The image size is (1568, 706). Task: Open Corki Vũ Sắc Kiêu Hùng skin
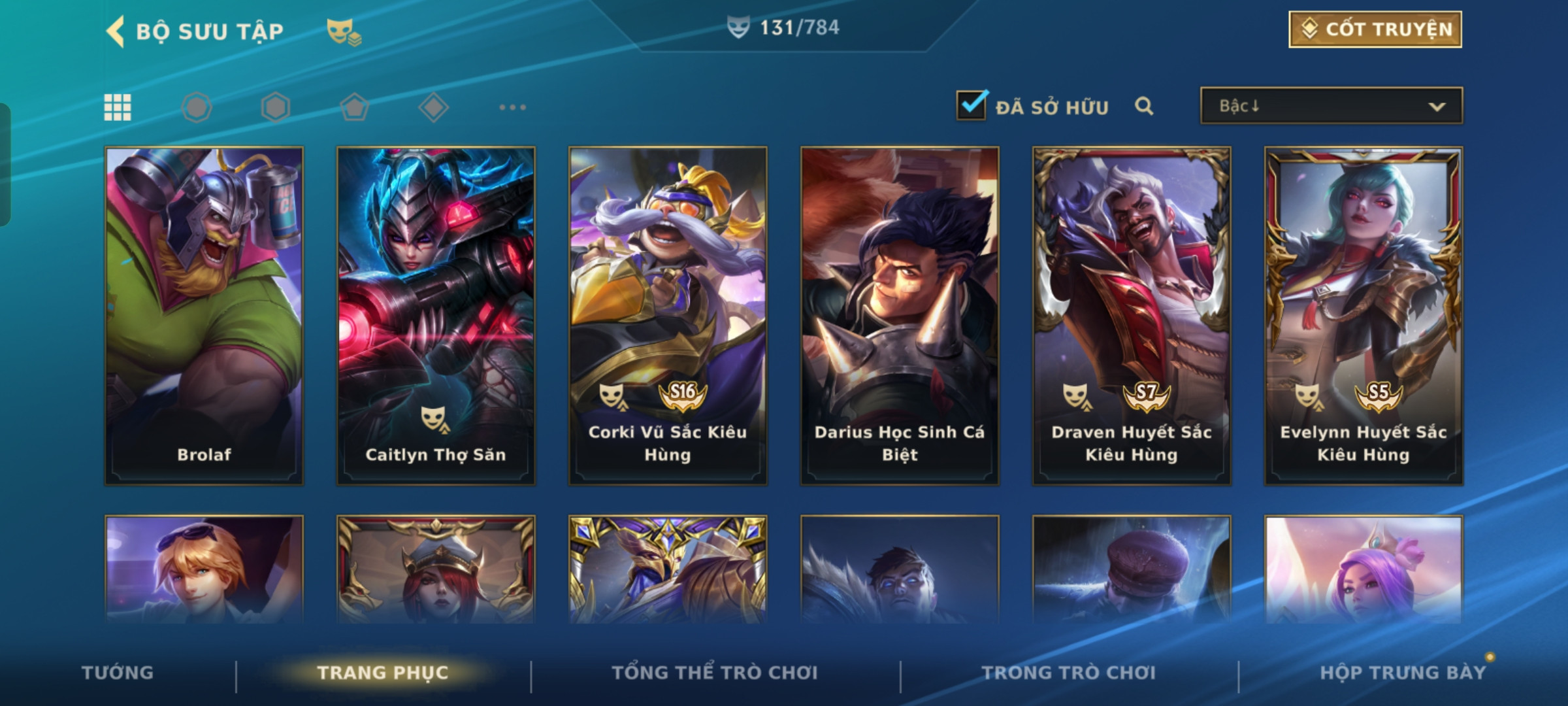668,316
